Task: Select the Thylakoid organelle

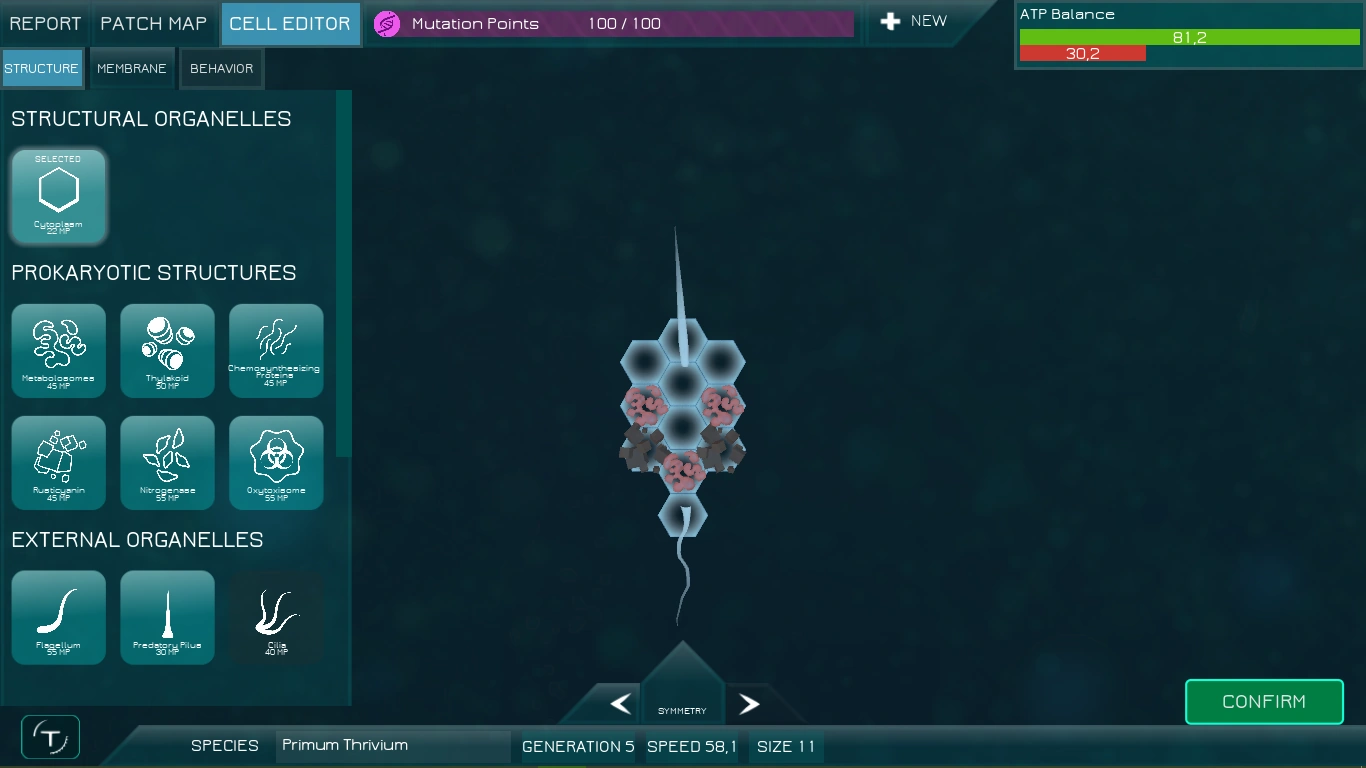Action: 167,350
